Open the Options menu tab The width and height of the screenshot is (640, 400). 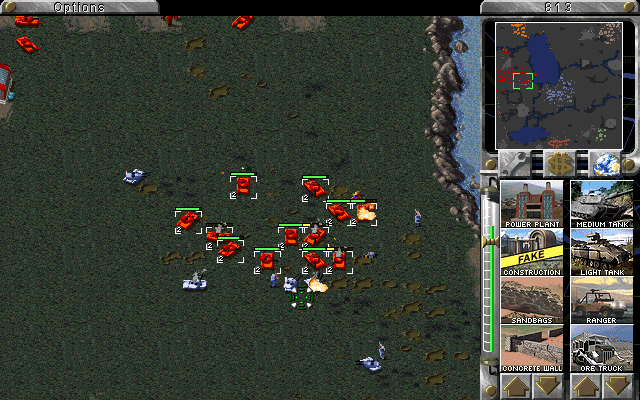tap(79, 7)
